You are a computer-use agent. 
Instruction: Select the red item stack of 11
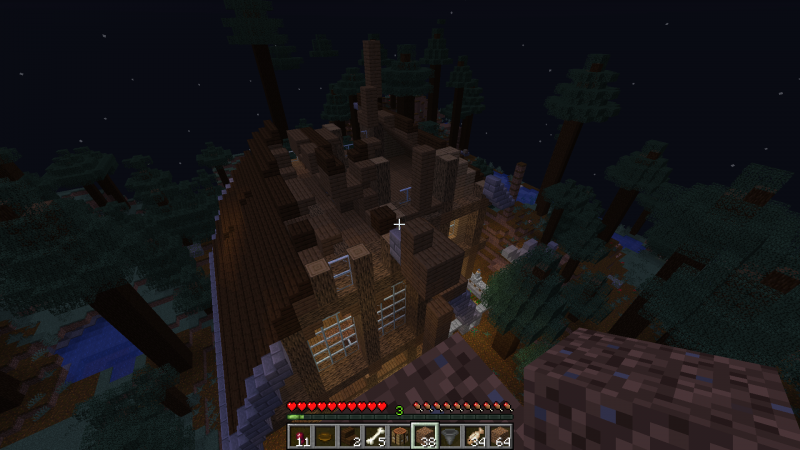302,436
